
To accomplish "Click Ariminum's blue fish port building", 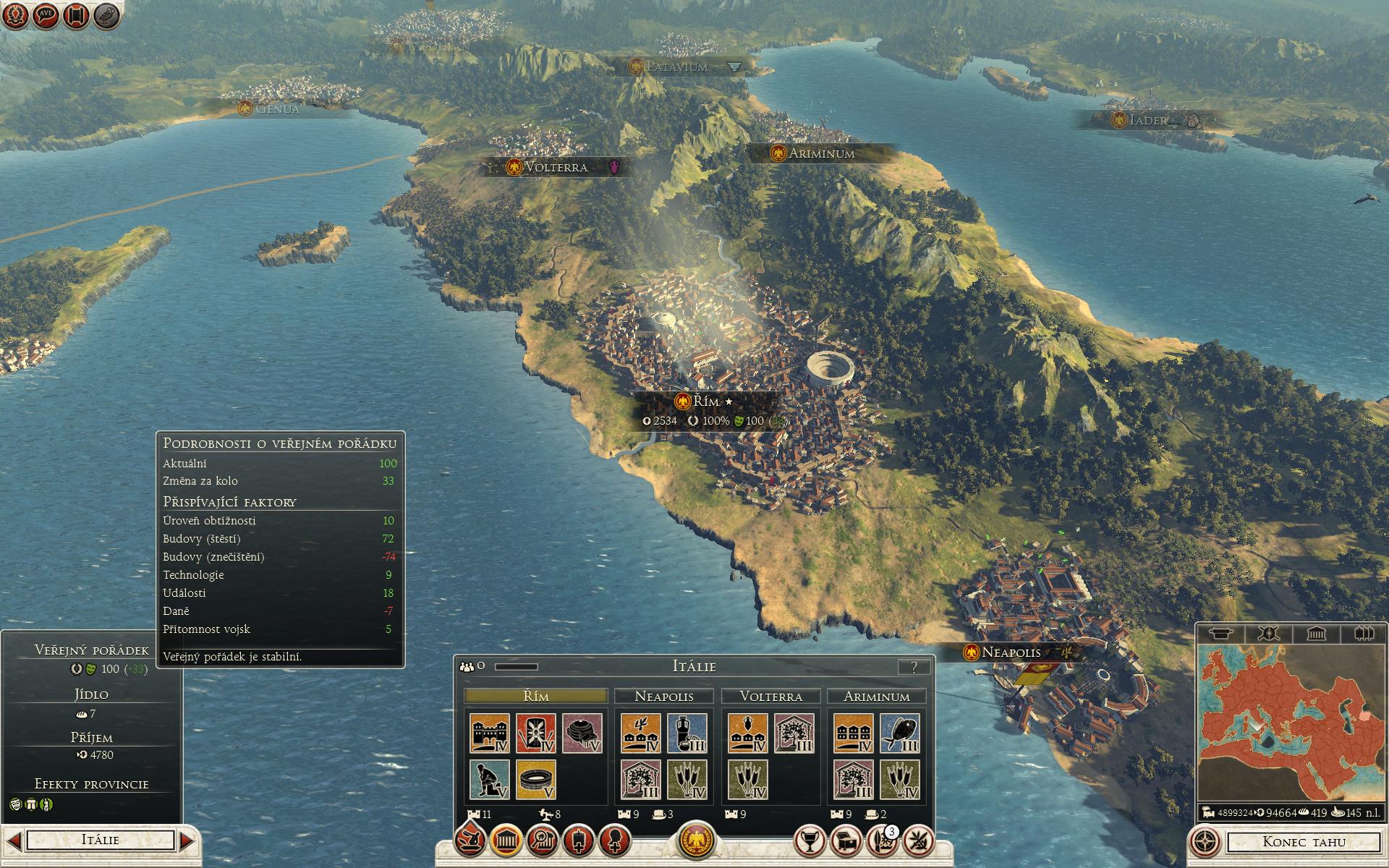I will click(900, 733).
